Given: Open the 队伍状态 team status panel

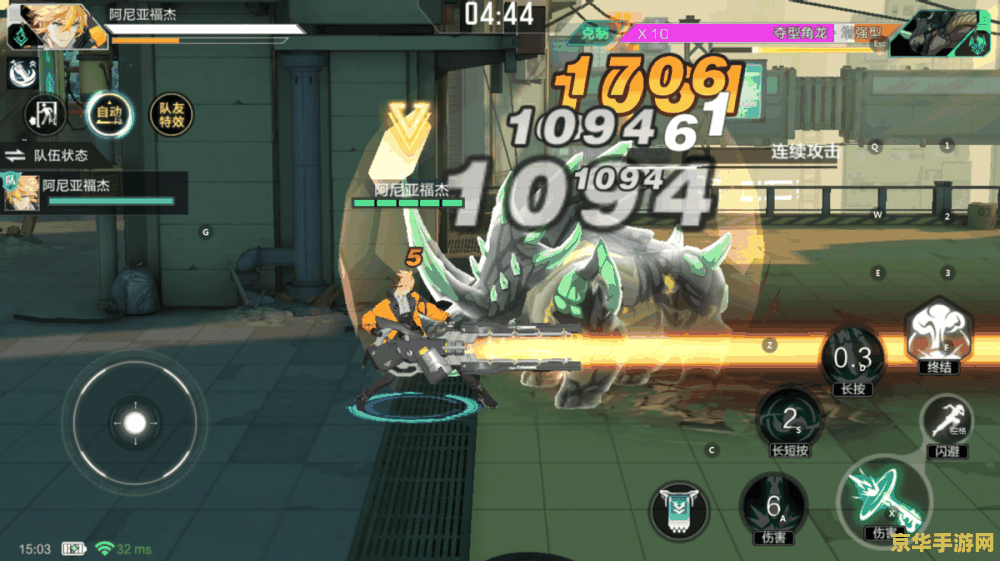Looking at the screenshot, I should [48, 155].
